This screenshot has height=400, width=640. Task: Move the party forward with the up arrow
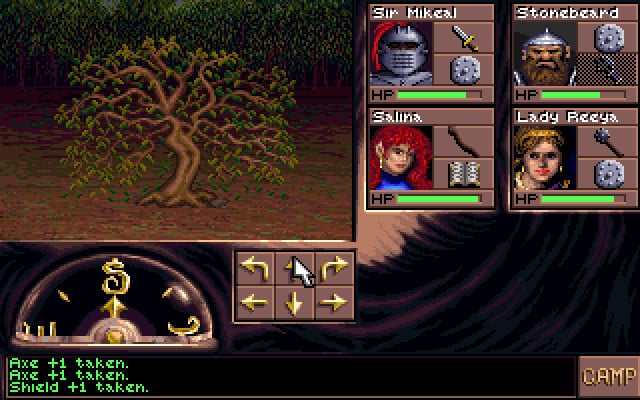(295, 268)
